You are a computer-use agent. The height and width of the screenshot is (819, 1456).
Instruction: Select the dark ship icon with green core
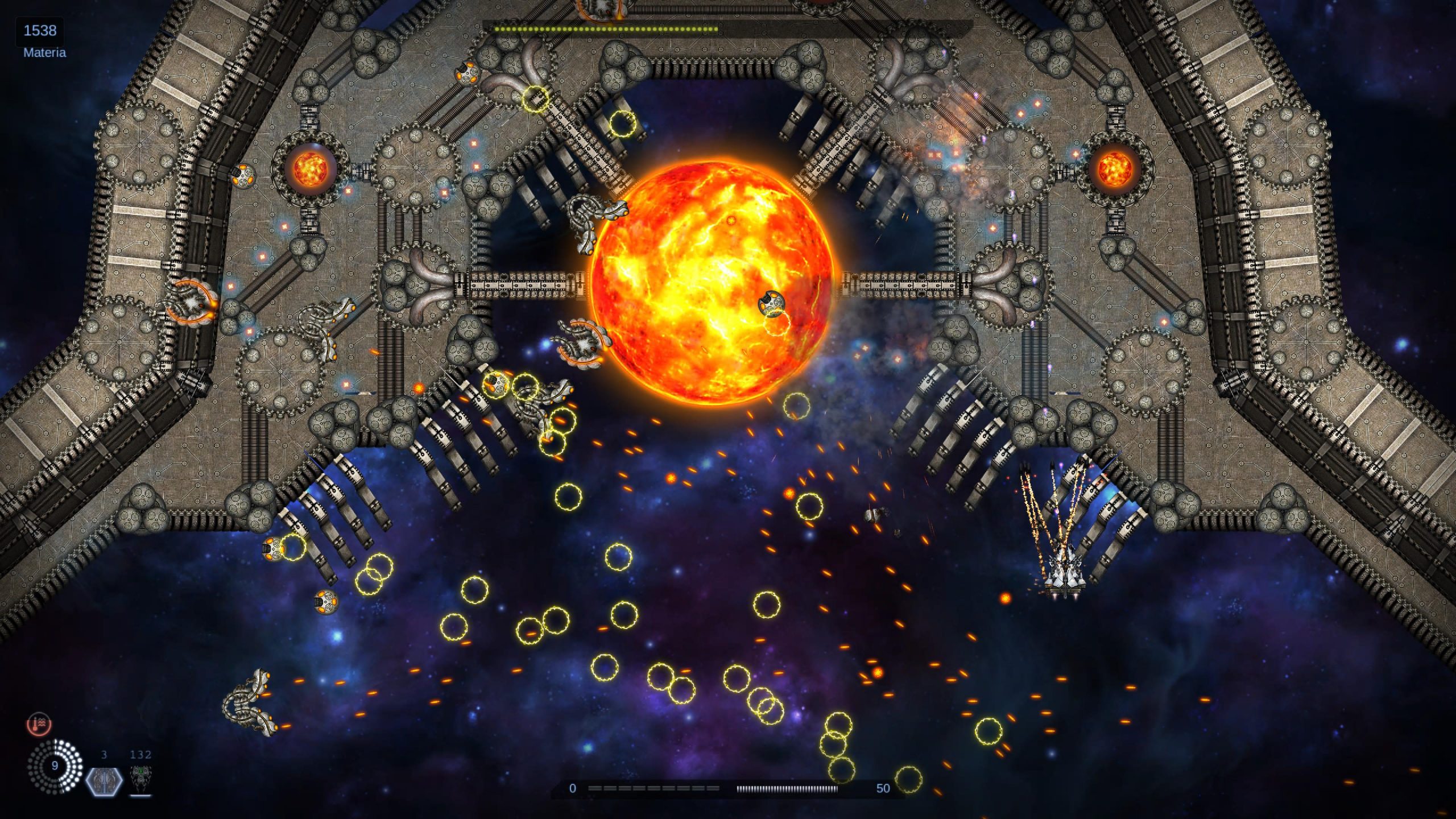pos(139,778)
